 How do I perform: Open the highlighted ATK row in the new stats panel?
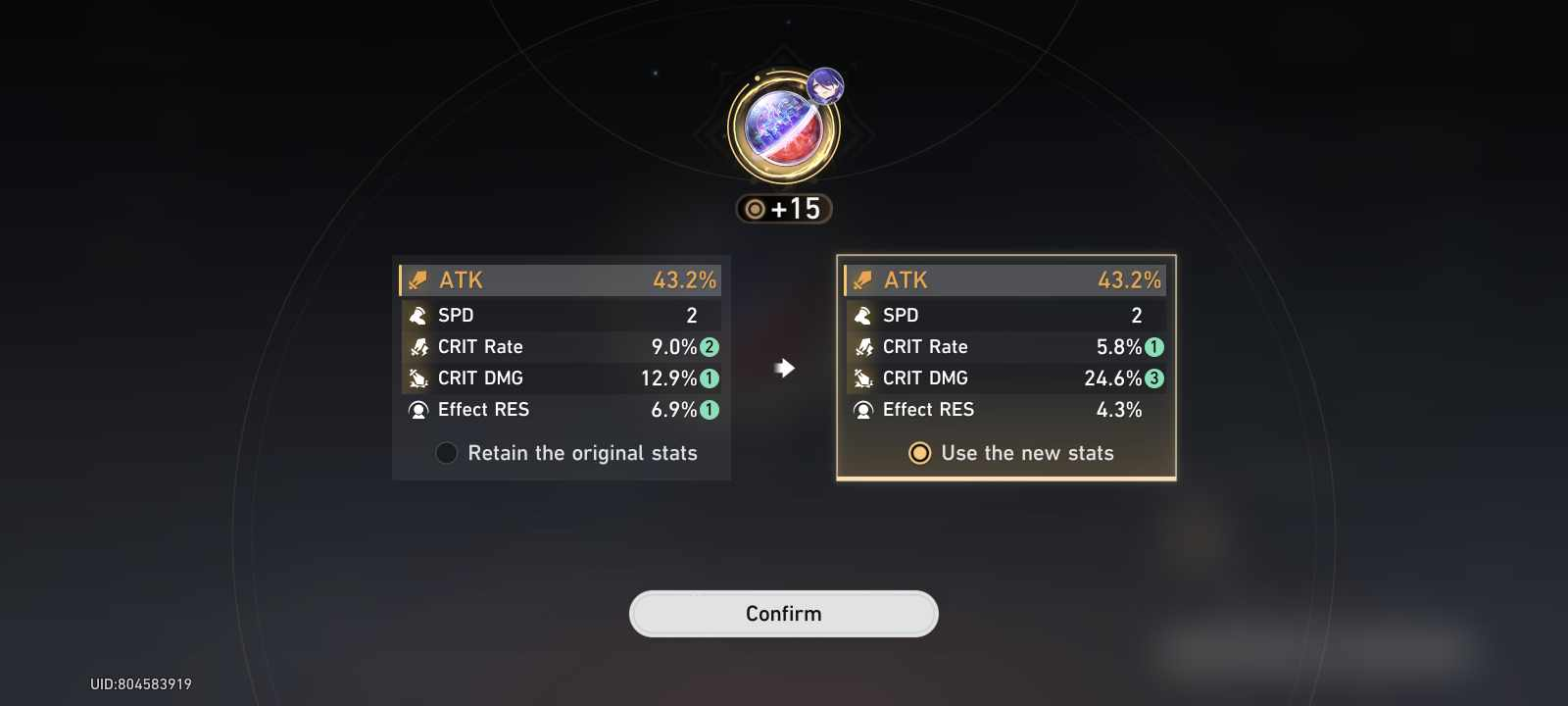1004,279
